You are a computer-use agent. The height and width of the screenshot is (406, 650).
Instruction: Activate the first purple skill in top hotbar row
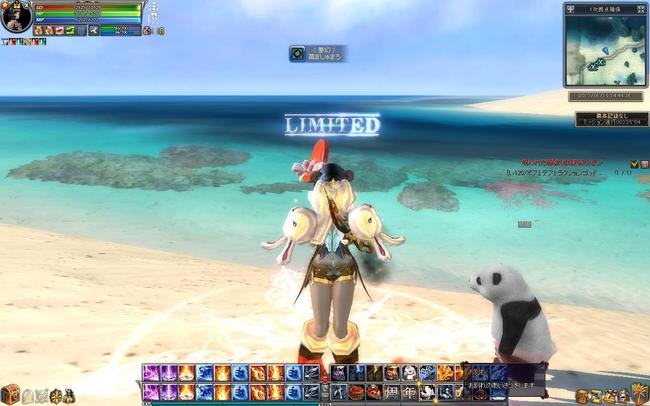point(151,373)
